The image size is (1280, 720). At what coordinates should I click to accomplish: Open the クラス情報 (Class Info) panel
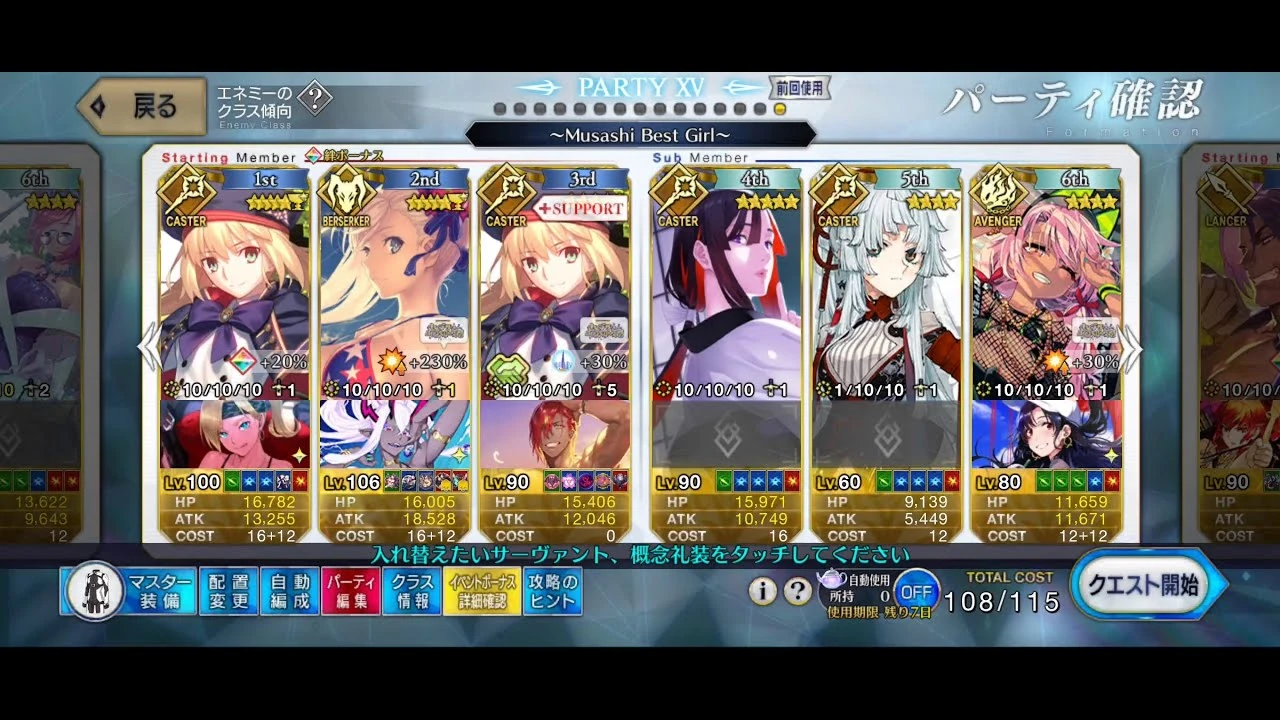coord(412,587)
